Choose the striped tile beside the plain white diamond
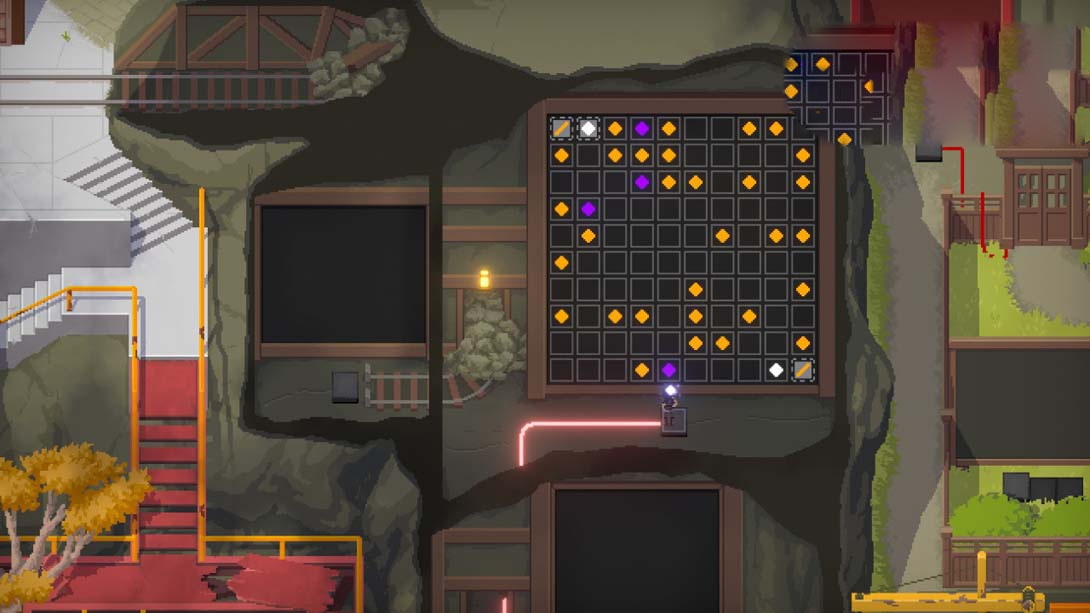1090x613 pixels. (802, 370)
